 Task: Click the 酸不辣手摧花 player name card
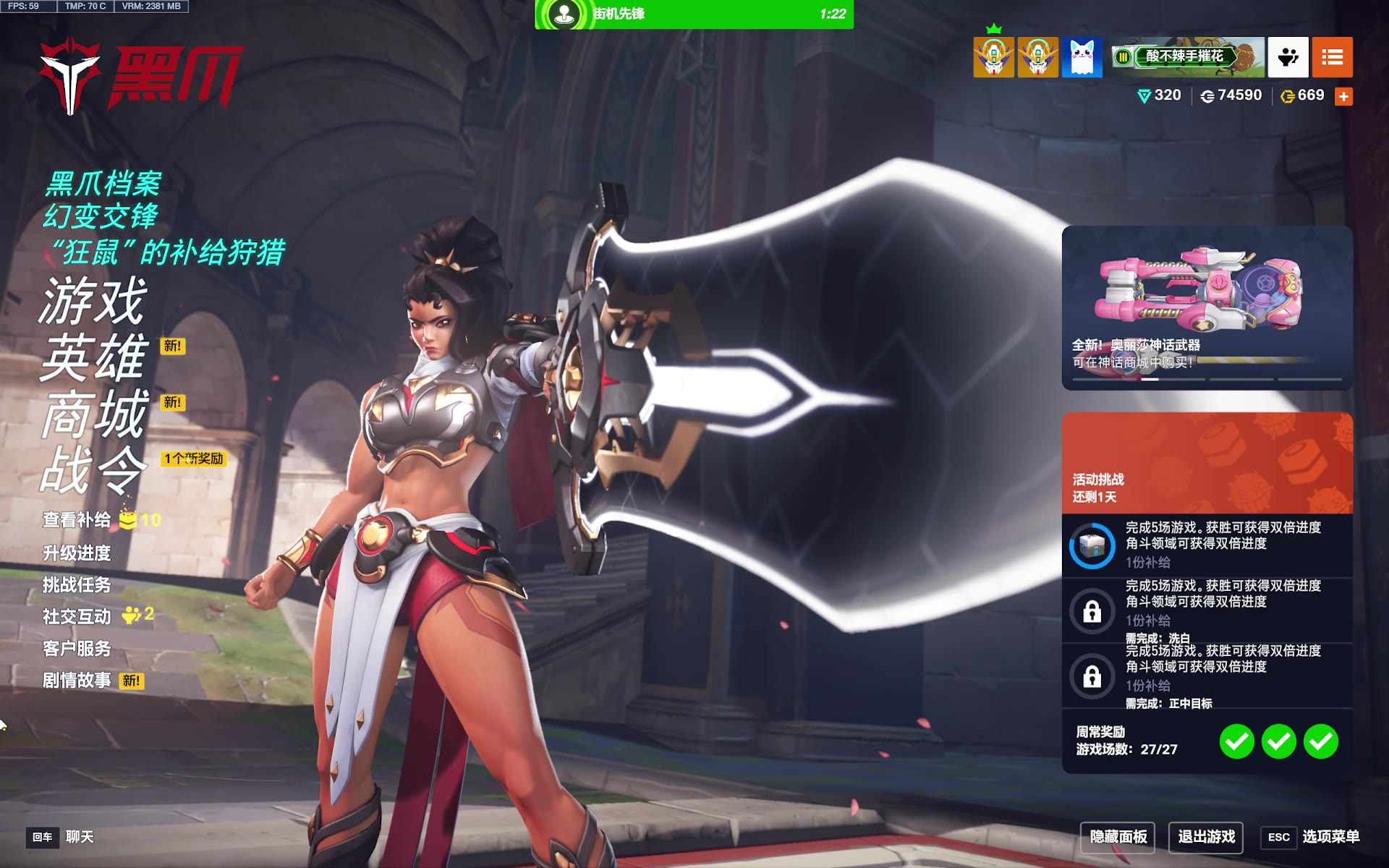click(x=1187, y=57)
